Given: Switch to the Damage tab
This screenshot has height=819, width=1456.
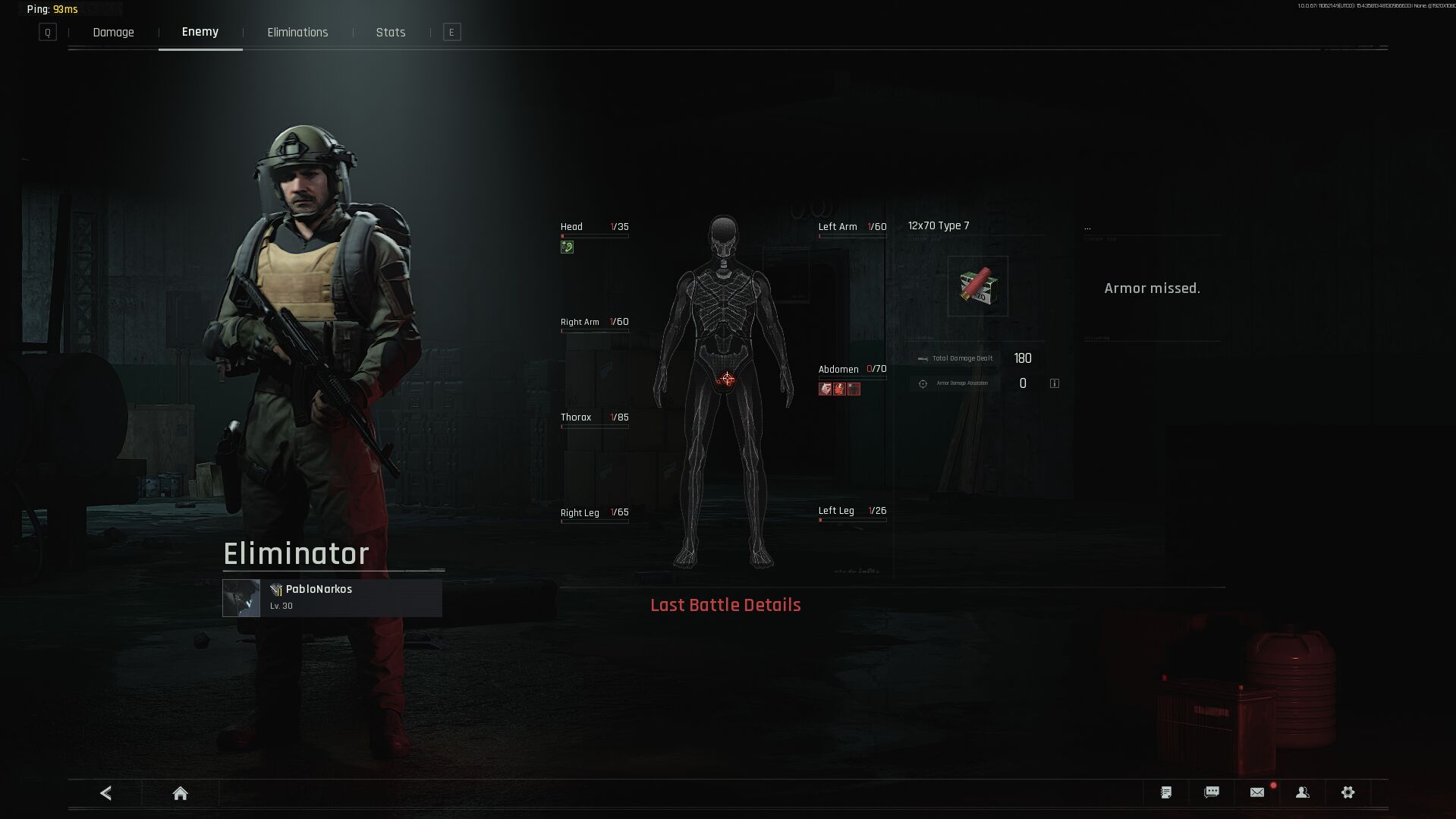Looking at the screenshot, I should (x=113, y=33).
